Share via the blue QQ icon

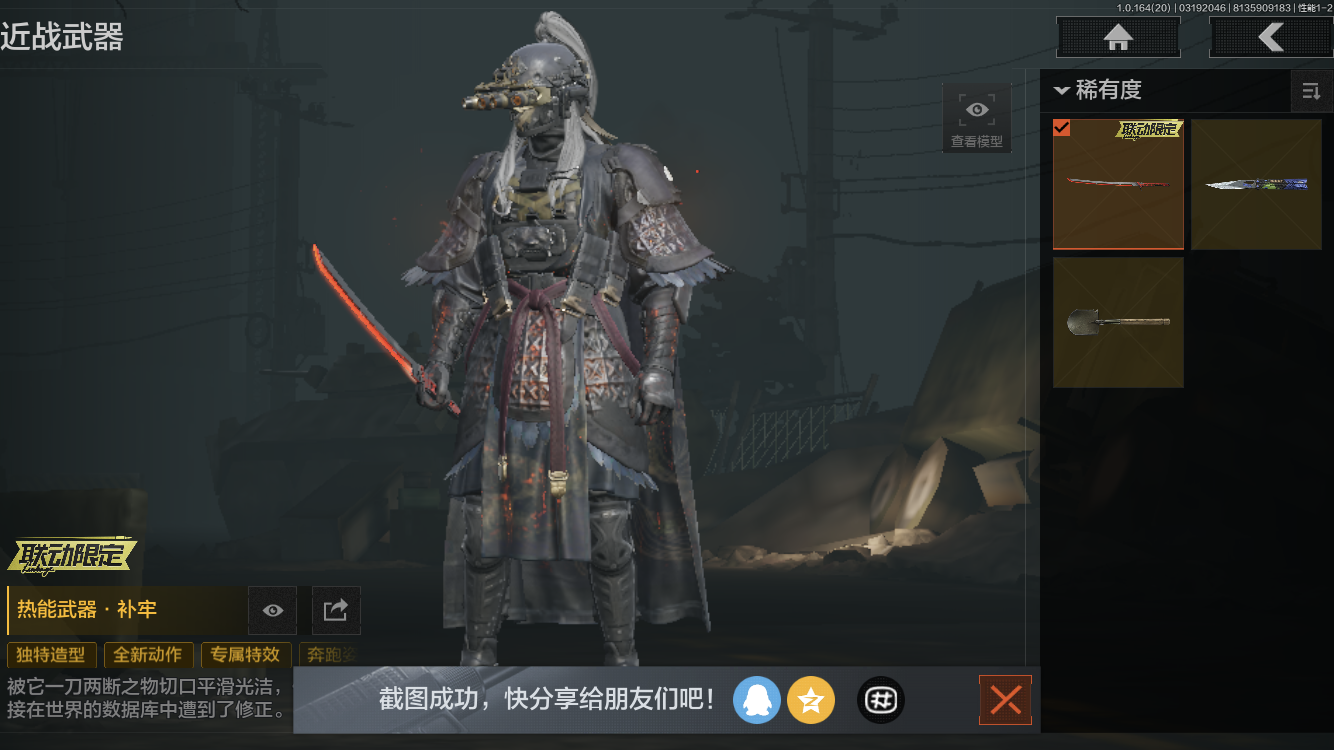click(x=757, y=700)
